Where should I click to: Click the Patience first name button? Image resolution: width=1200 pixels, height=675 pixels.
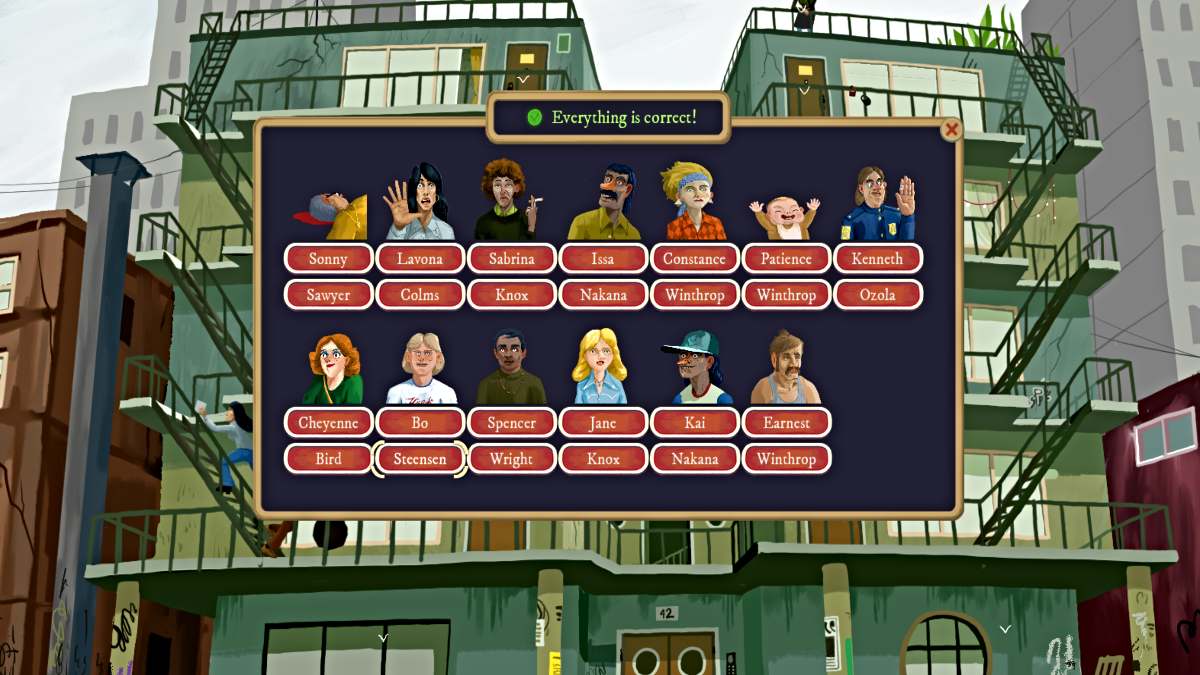click(x=786, y=259)
